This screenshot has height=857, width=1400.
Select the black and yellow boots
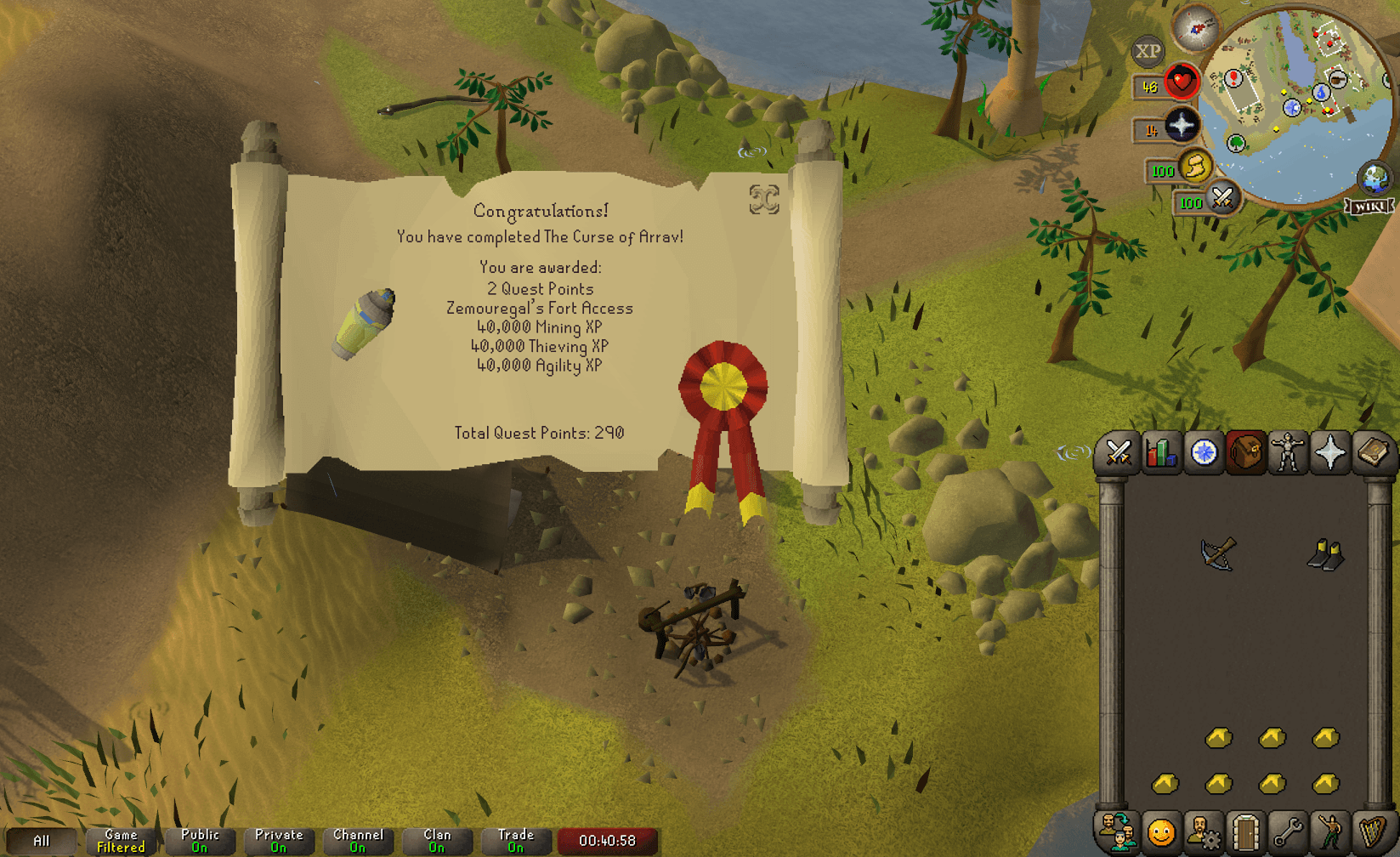[1325, 554]
